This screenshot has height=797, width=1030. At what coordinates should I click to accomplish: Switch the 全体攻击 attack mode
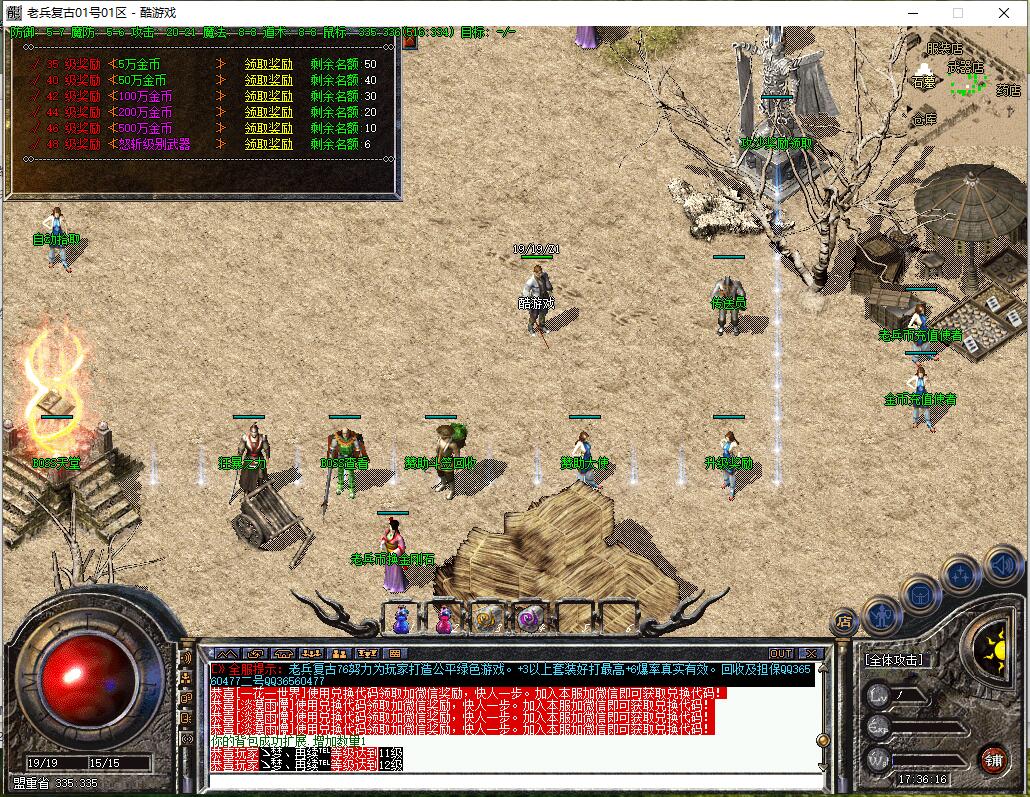[894, 660]
